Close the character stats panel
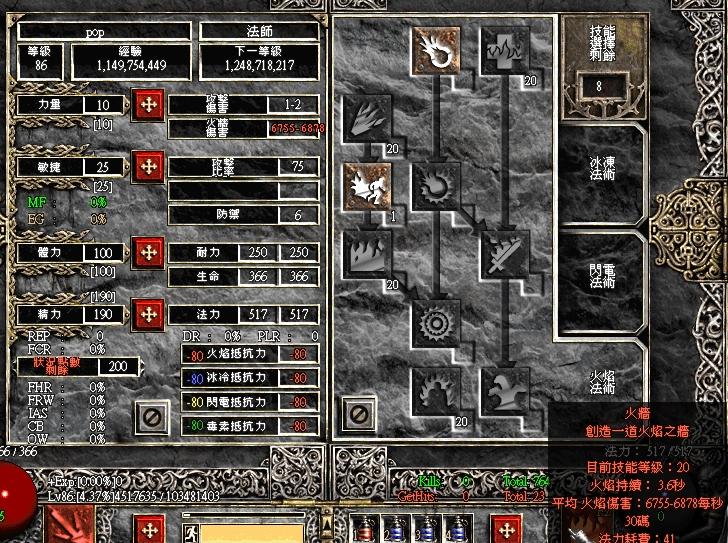The image size is (728, 543). (x=152, y=414)
